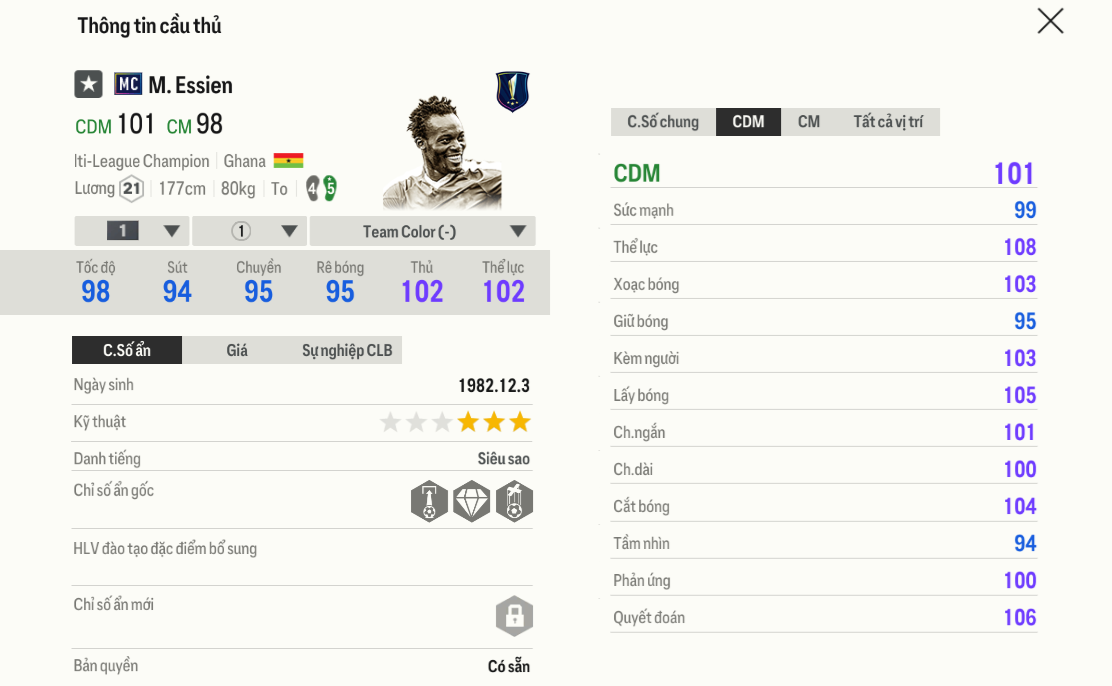This screenshot has width=1112, height=686.
Task: Open the CM position tab
Action: [x=809, y=122]
